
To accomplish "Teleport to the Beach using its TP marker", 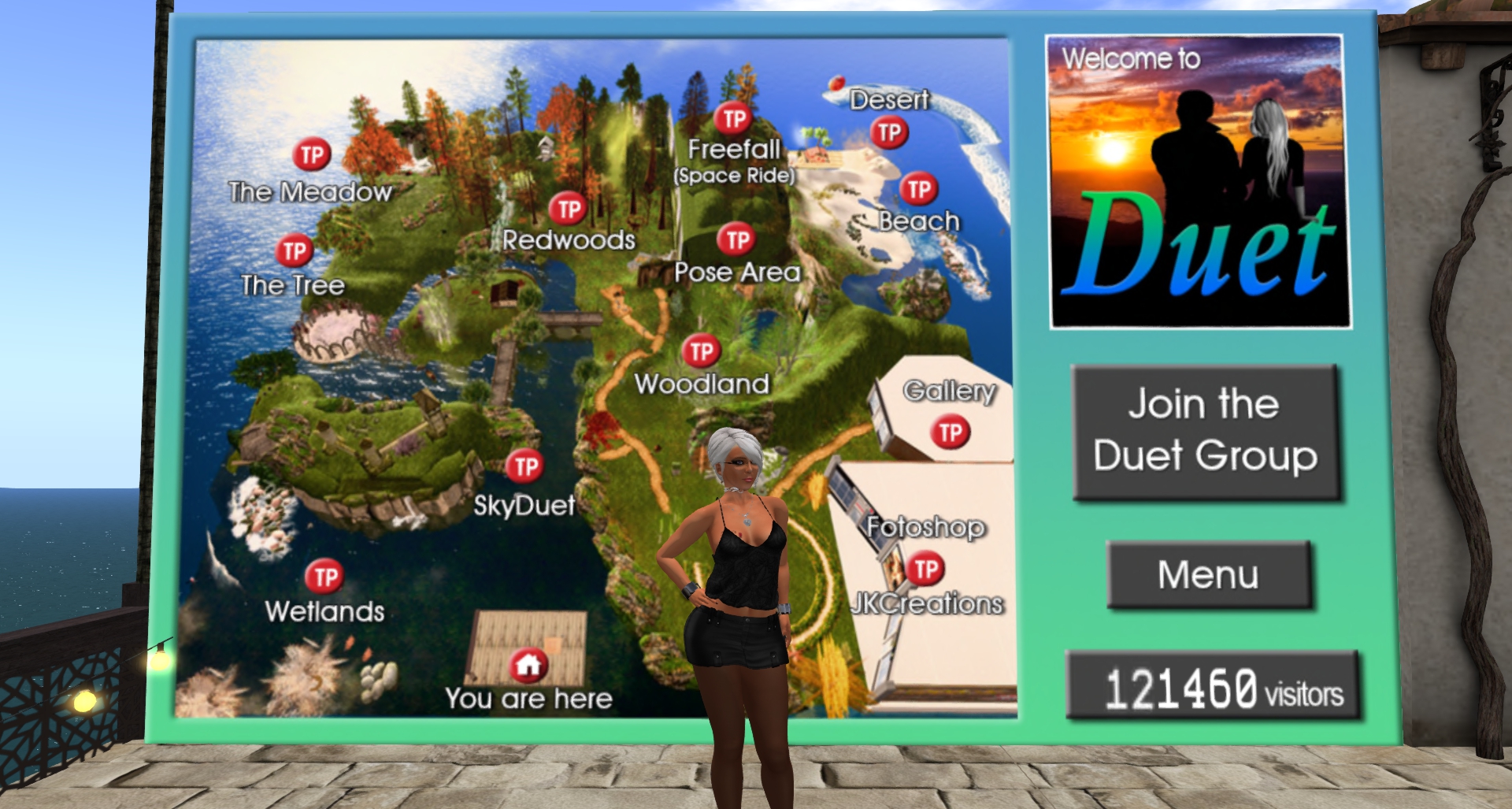I will point(918,189).
